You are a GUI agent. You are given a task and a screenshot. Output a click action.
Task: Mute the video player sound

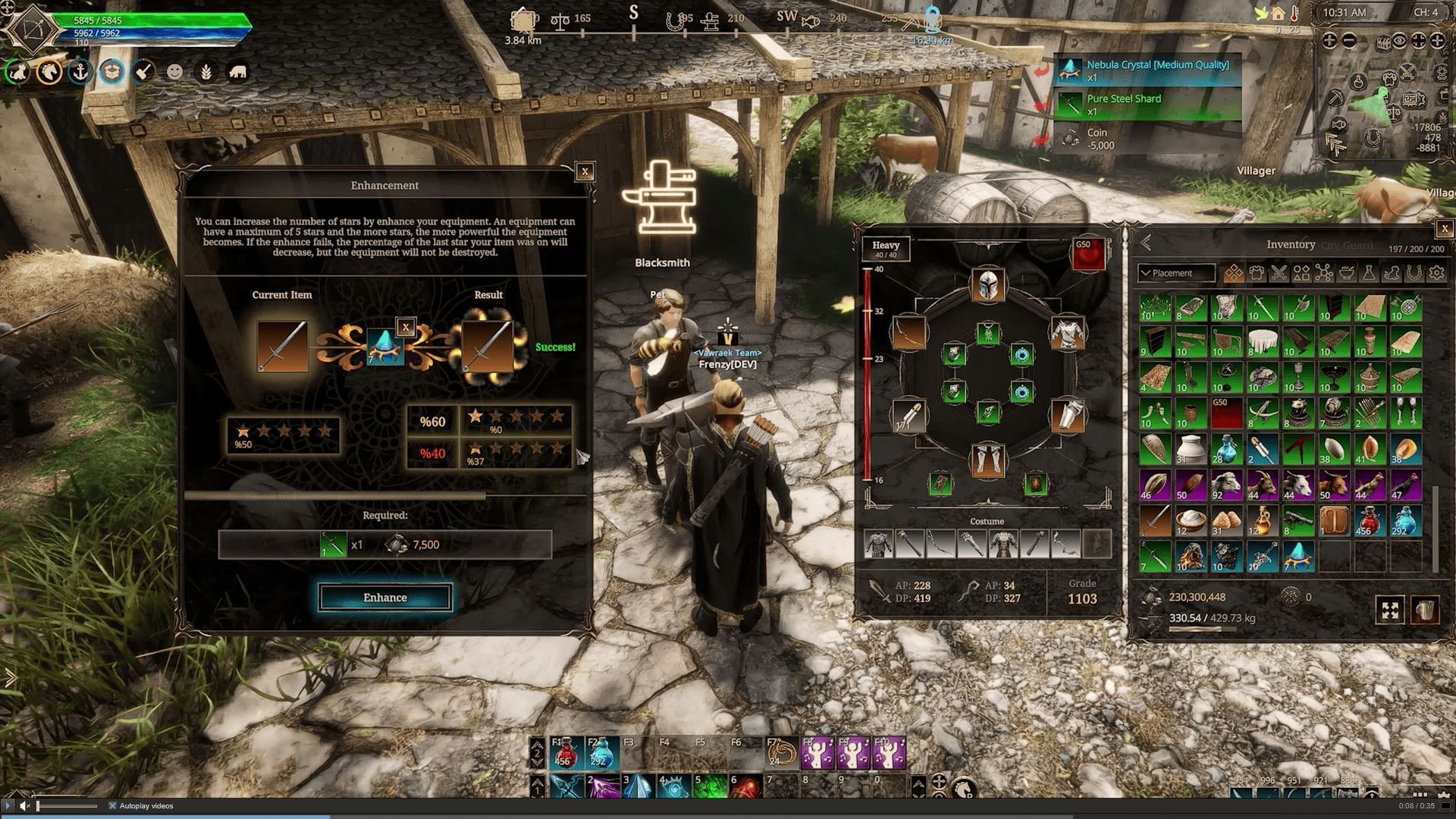click(25, 805)
